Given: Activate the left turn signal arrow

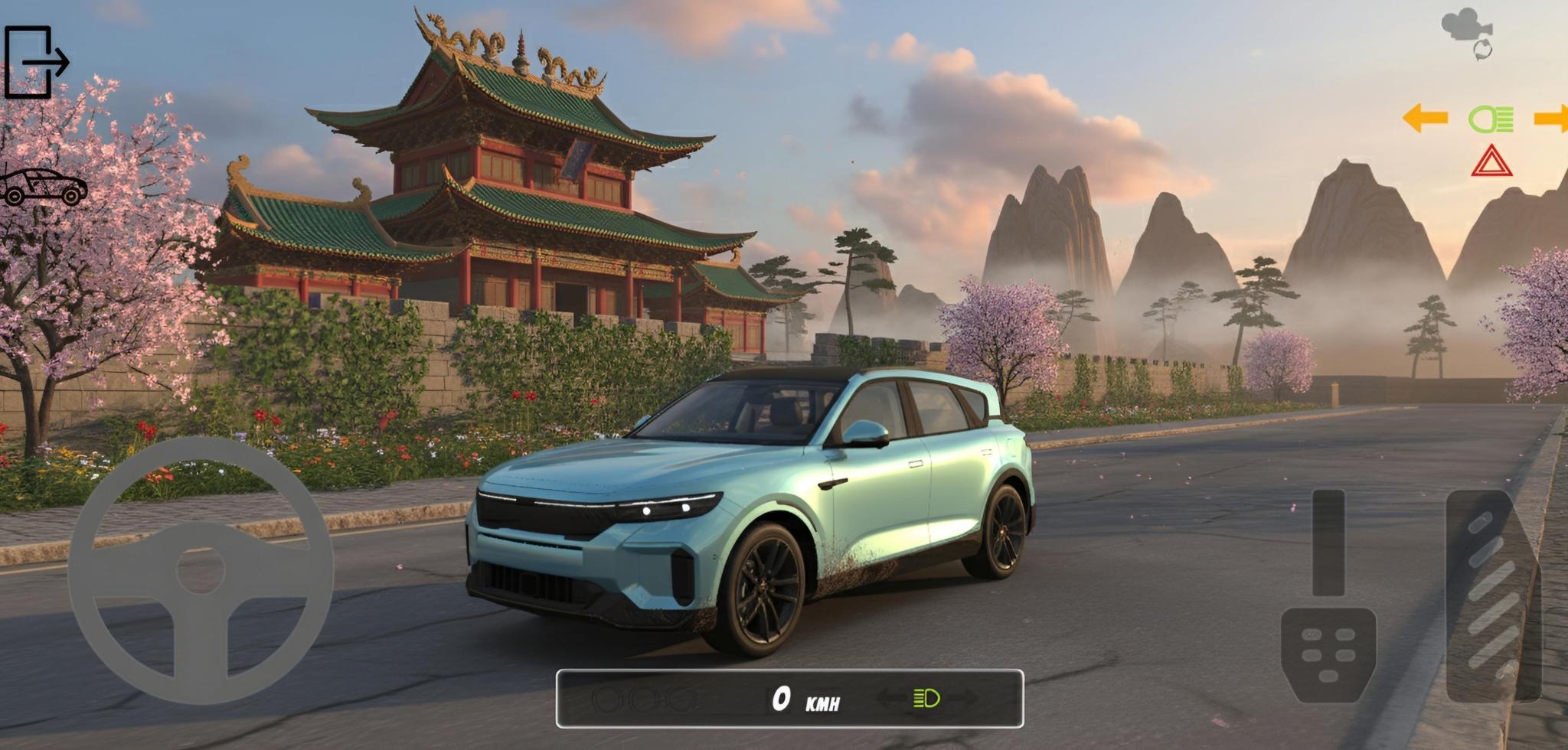Looking at the screenshot, I should [1425, 119].
